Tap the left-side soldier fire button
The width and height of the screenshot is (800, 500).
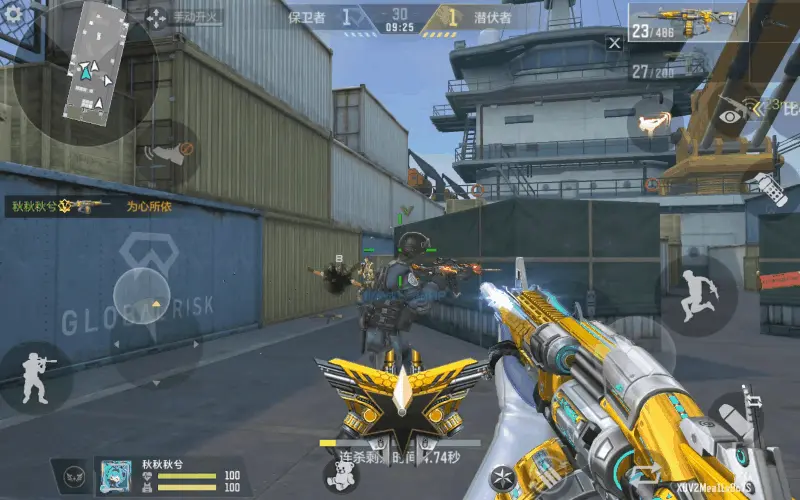pos(36,376)
